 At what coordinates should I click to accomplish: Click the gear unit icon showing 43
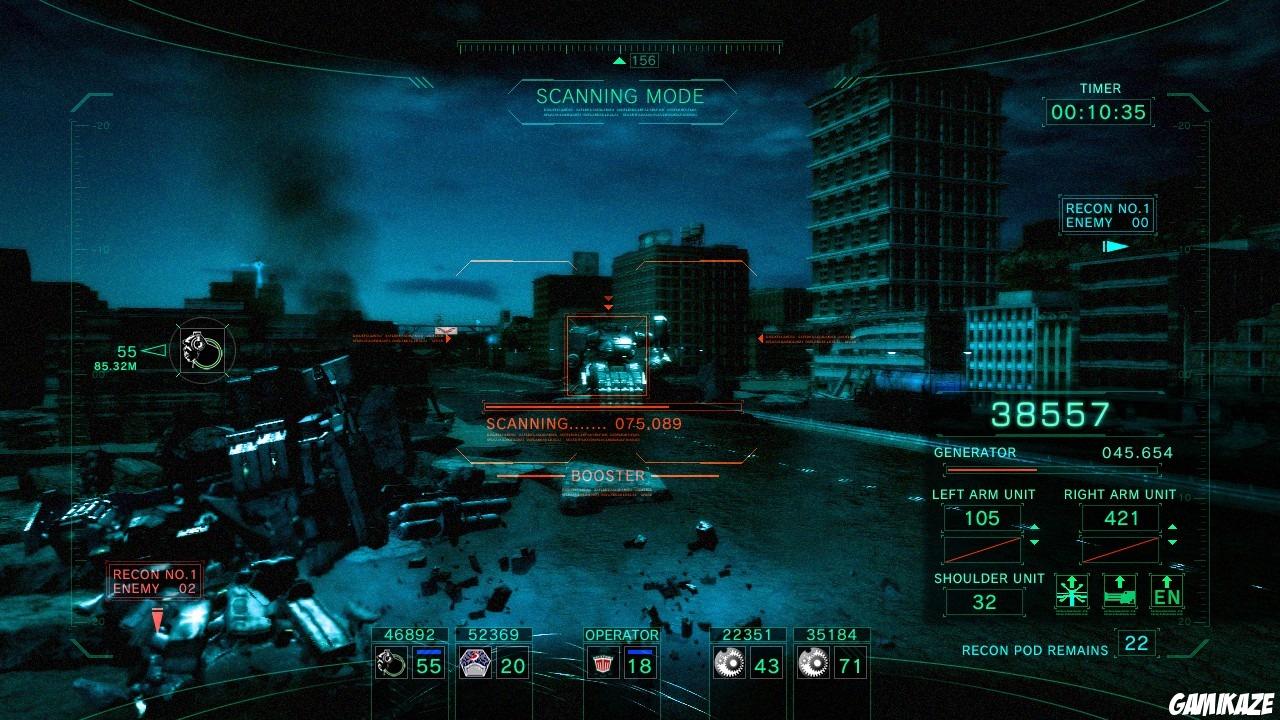coord(728,663)
